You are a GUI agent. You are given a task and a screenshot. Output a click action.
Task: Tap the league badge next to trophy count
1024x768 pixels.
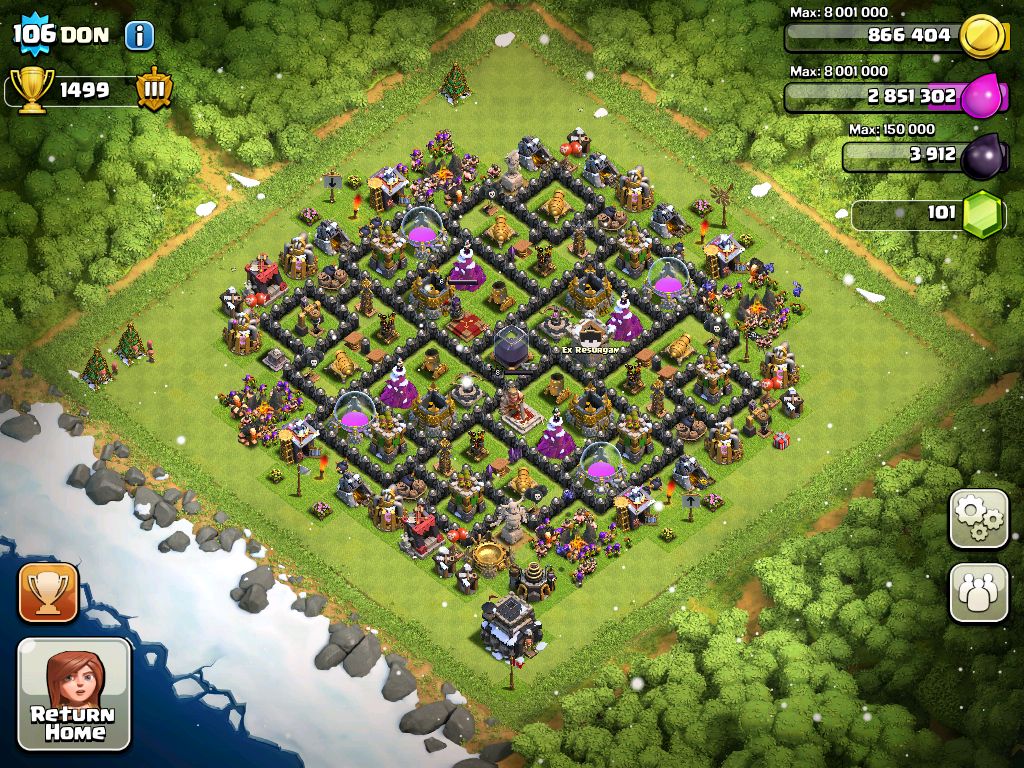(153, 89)
